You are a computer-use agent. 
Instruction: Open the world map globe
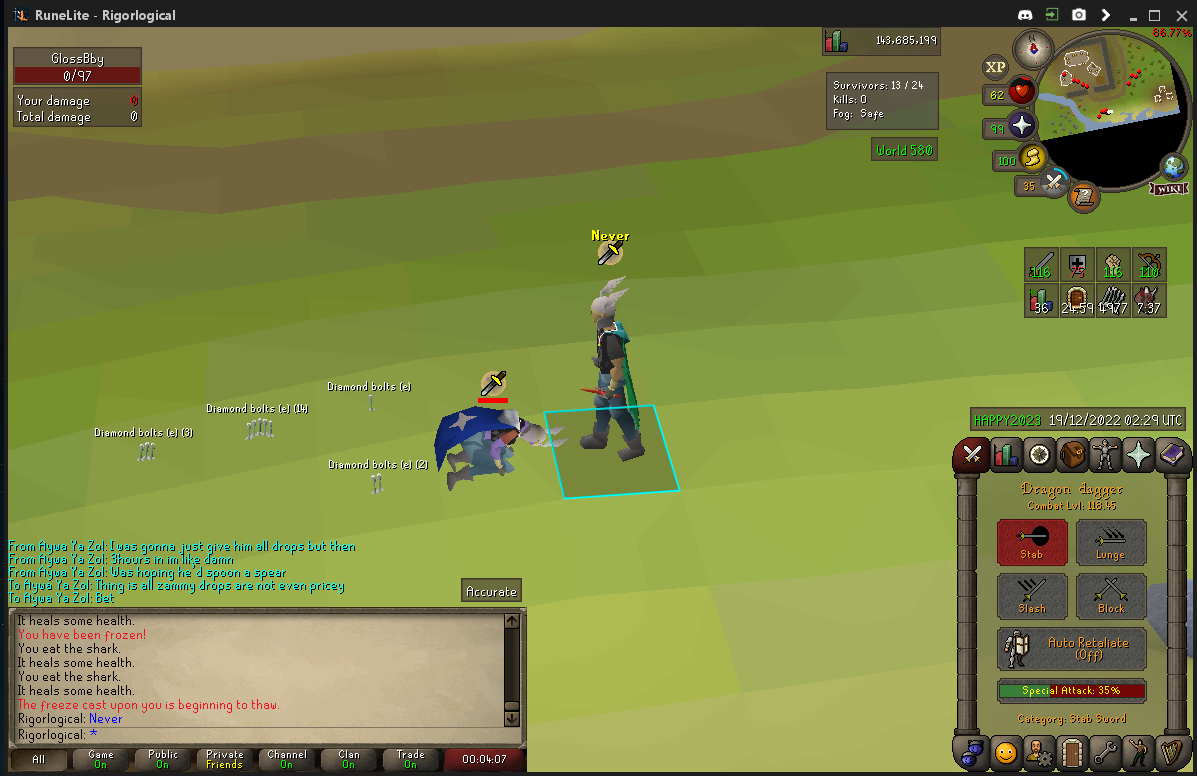click(1173, 167)
